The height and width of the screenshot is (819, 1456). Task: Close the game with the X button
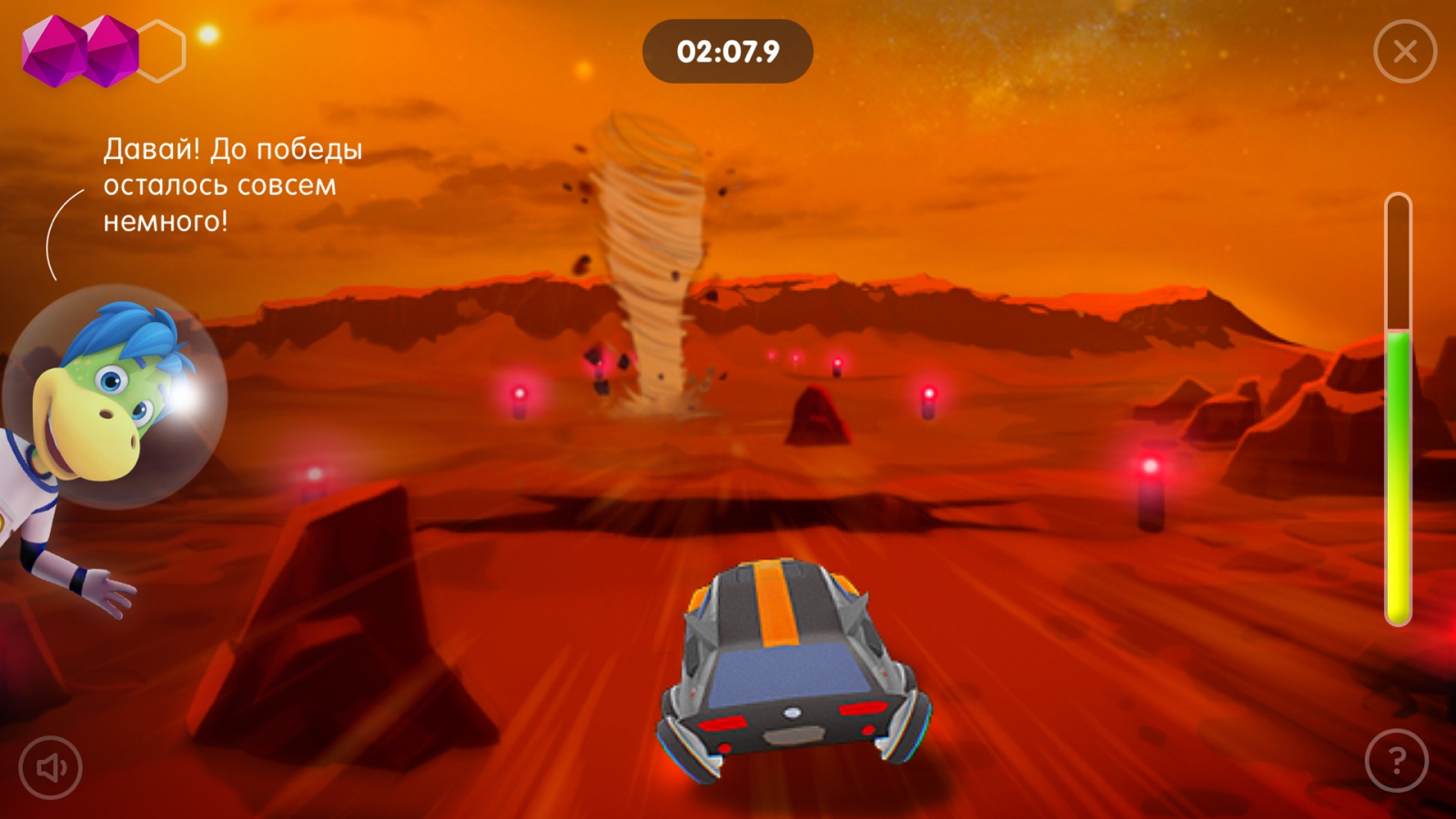pos(1405,52)
